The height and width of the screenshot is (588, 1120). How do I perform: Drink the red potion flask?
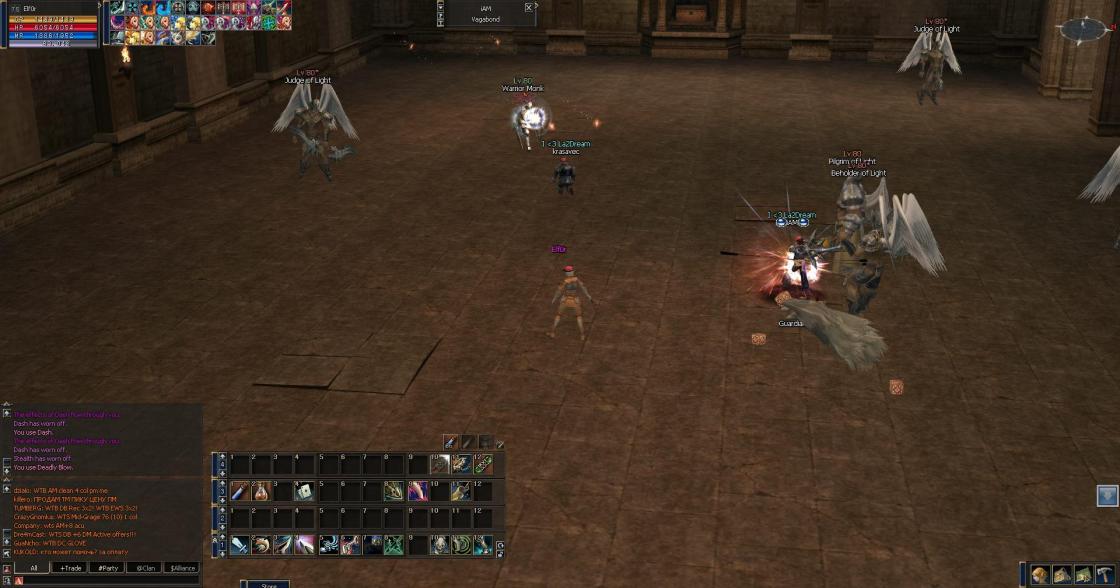coord(262,491)
